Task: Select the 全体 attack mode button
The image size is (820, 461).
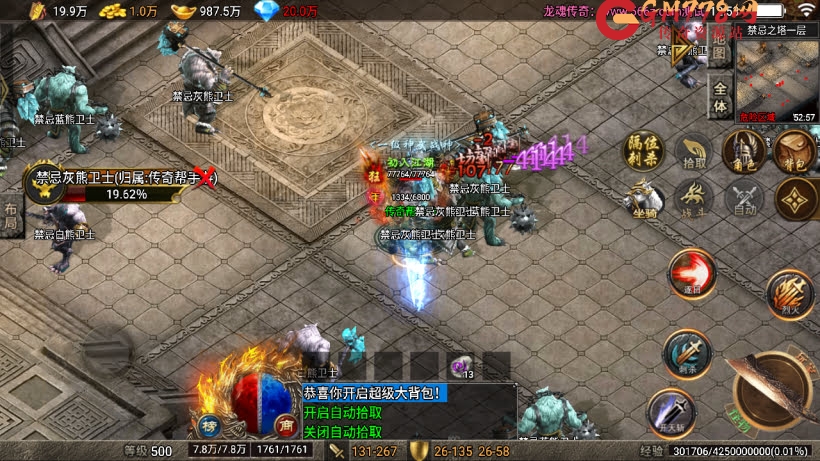Action: 719,106
